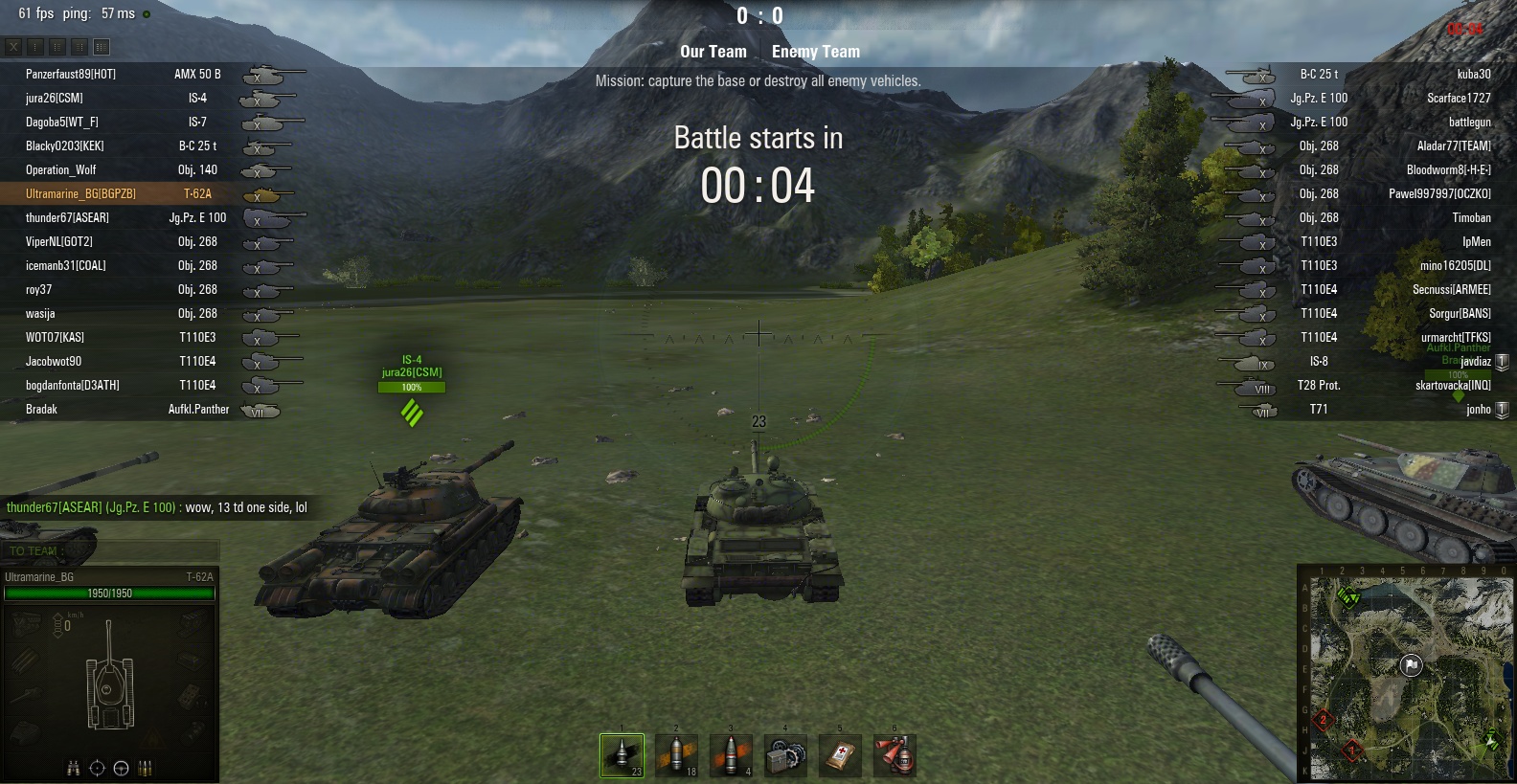Activate the fire extinguisher consumable
The image size is (1517, 784).
pos(894,755)
